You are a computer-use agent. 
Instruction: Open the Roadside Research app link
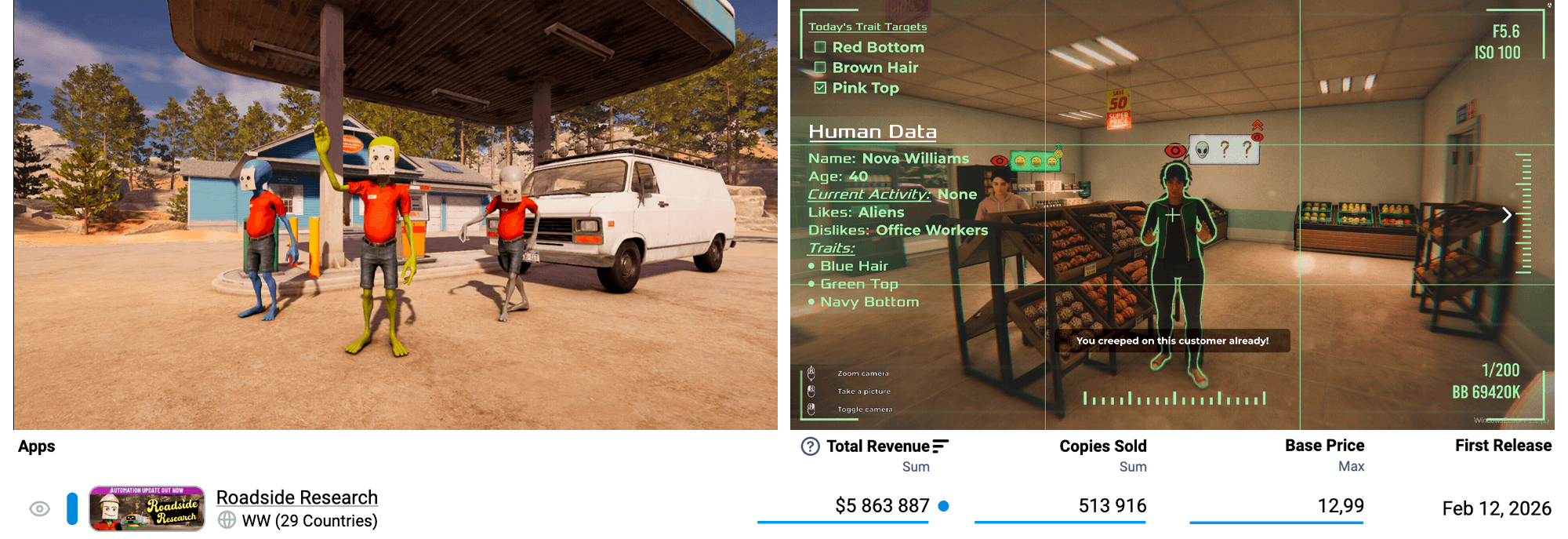[x=296, y=497]
